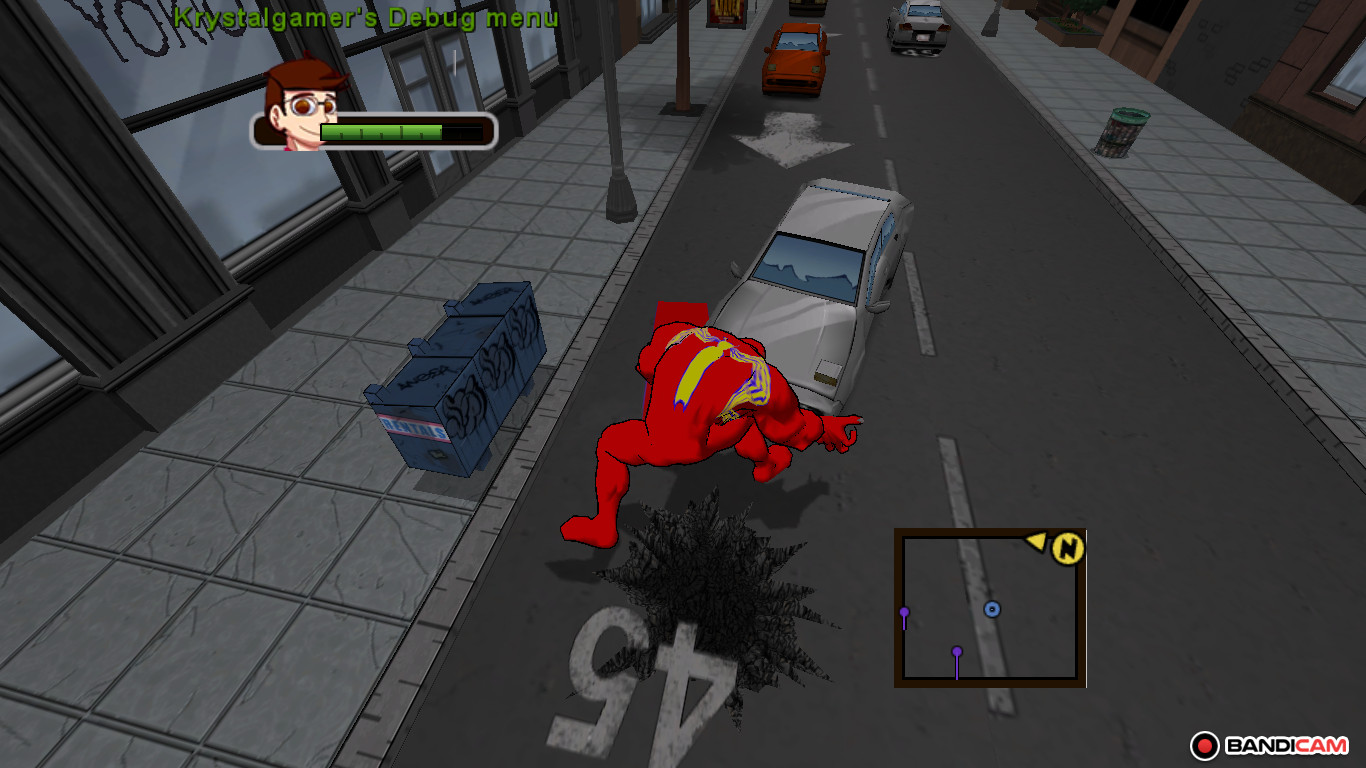
Task: Click the trash can on the right sidewalk
Action: tap(1125, 130)
